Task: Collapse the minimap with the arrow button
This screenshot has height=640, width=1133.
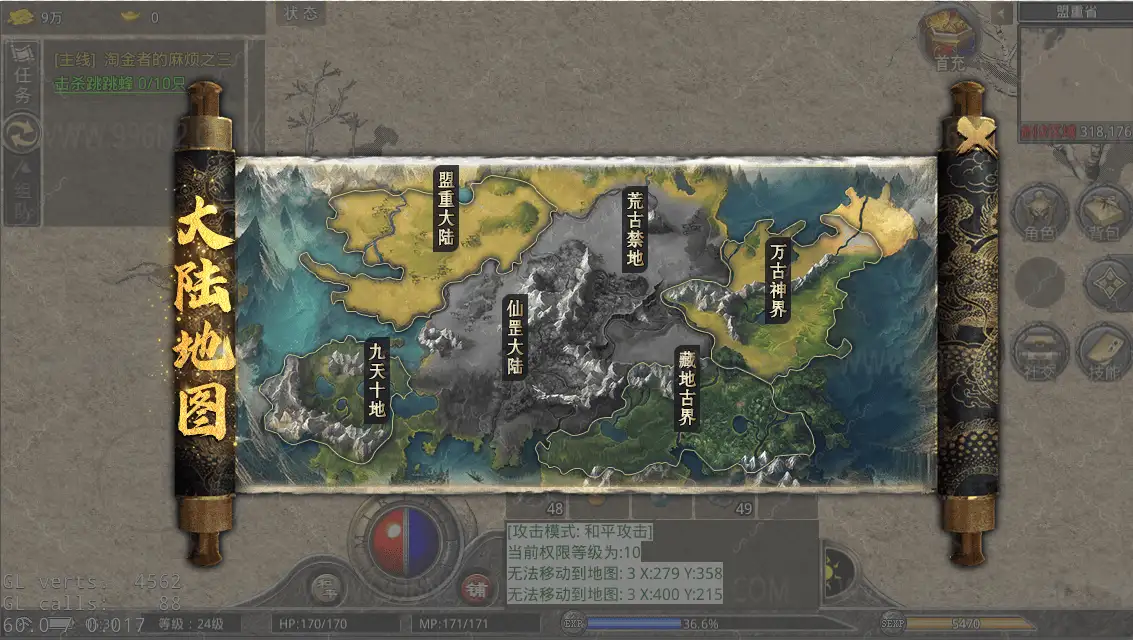Action: [1002, 12]
